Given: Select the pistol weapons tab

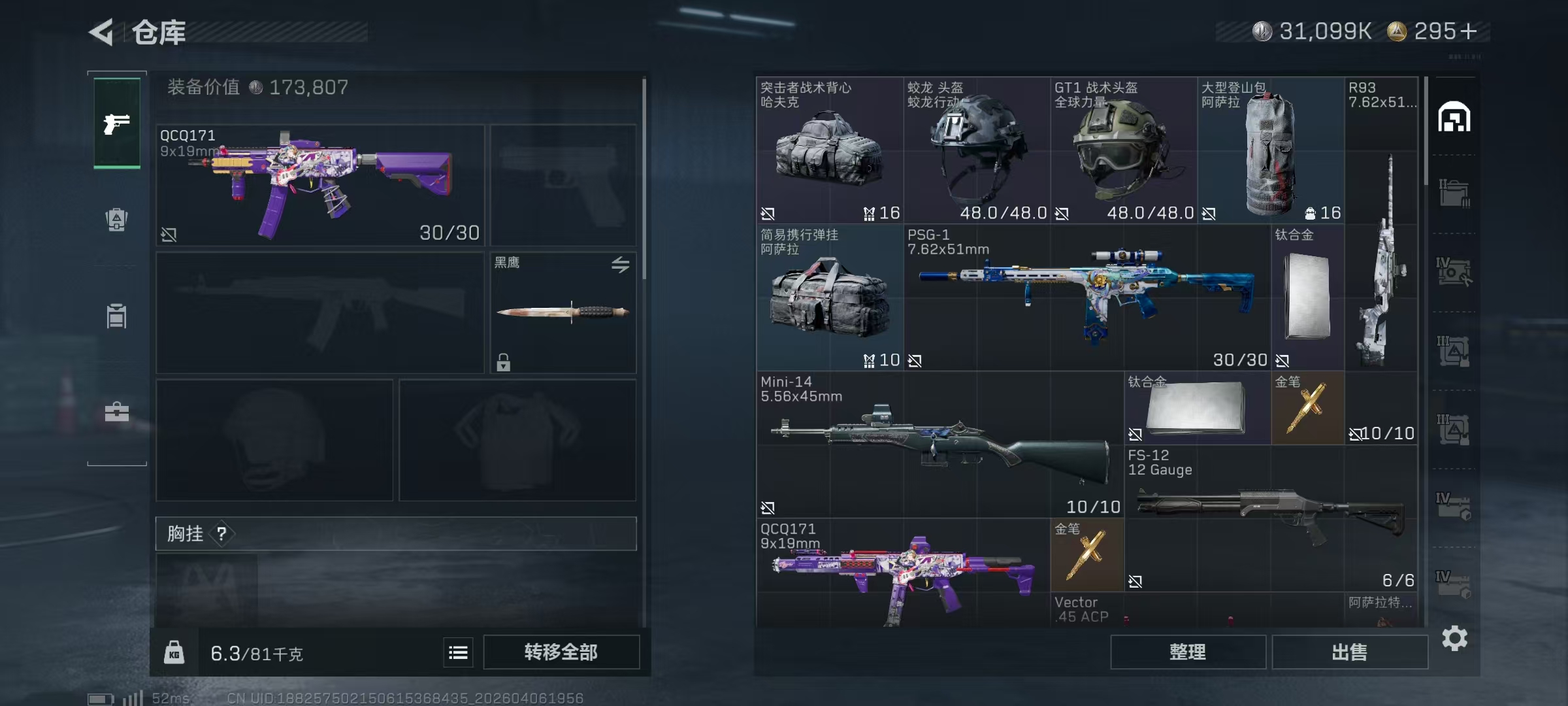Looking at the screenshot, I should click(x=117, y=123).
